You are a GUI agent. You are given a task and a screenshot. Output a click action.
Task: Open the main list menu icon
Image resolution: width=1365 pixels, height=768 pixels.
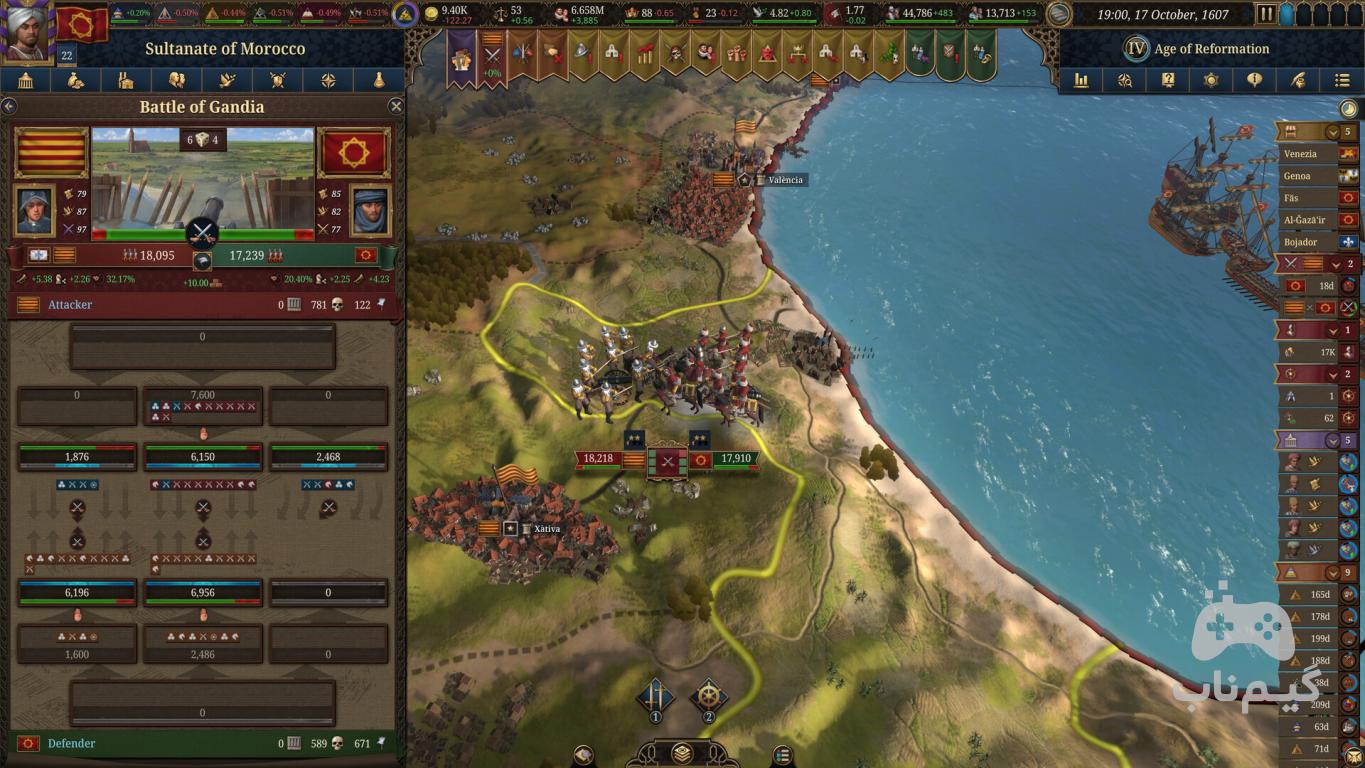pos(1342,80)
